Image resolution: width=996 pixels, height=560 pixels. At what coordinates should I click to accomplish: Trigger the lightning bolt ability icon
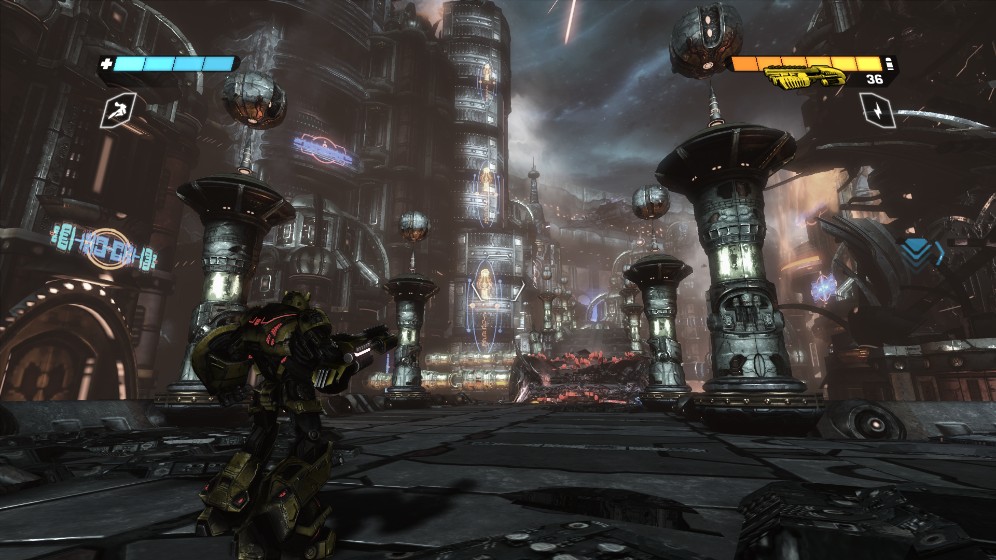click(x=877, y=108)
